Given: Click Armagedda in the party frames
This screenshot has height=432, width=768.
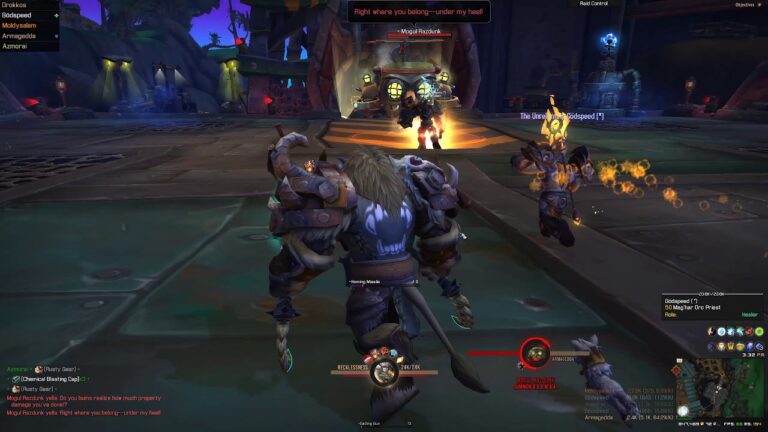Looking at the screenshot, I should pos(20,35).
